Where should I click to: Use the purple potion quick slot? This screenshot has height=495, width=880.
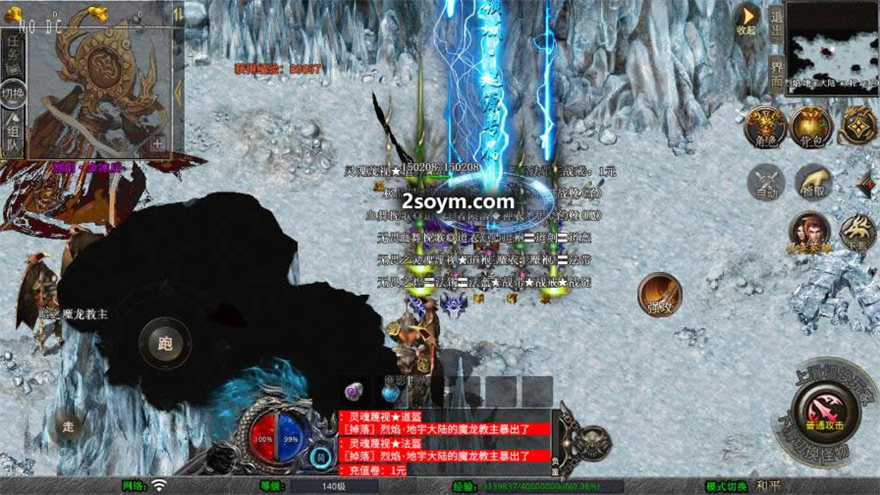tap(354, 391)
